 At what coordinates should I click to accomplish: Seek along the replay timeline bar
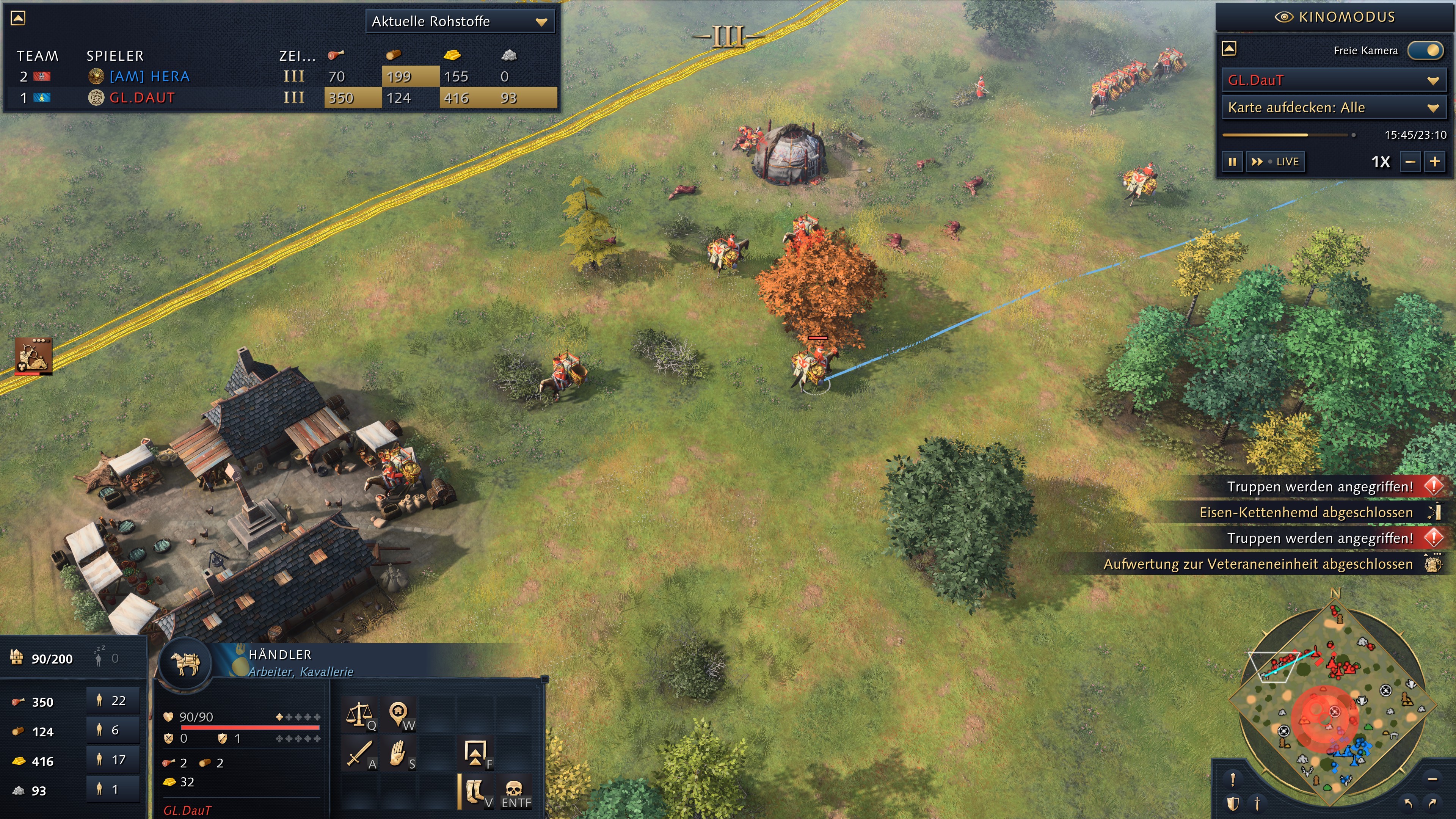1283,135
